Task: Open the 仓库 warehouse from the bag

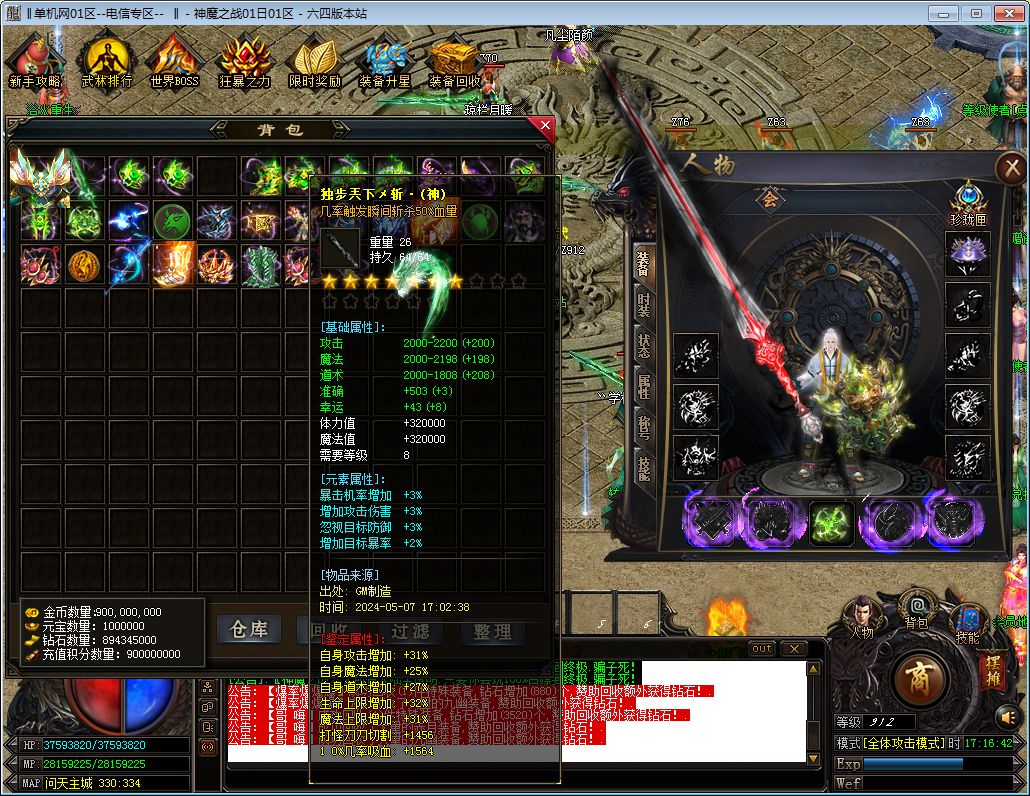Action: pyautogui.click(x=249, y=630)
